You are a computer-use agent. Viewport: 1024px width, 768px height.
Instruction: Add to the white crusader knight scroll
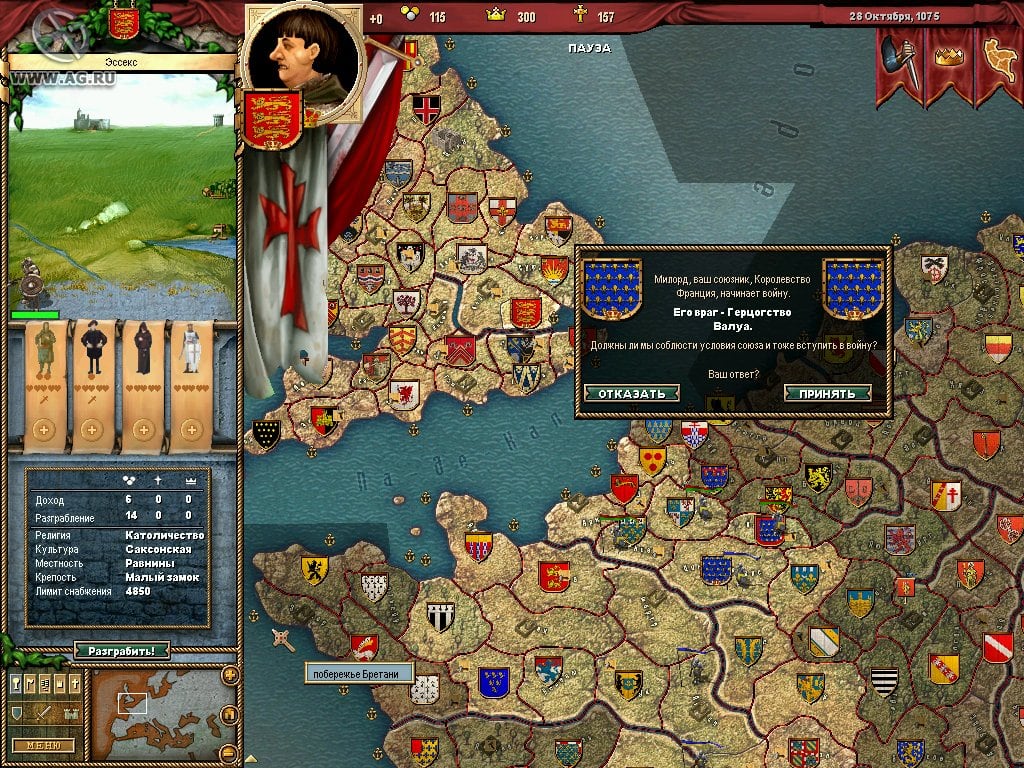click(191, 430)
